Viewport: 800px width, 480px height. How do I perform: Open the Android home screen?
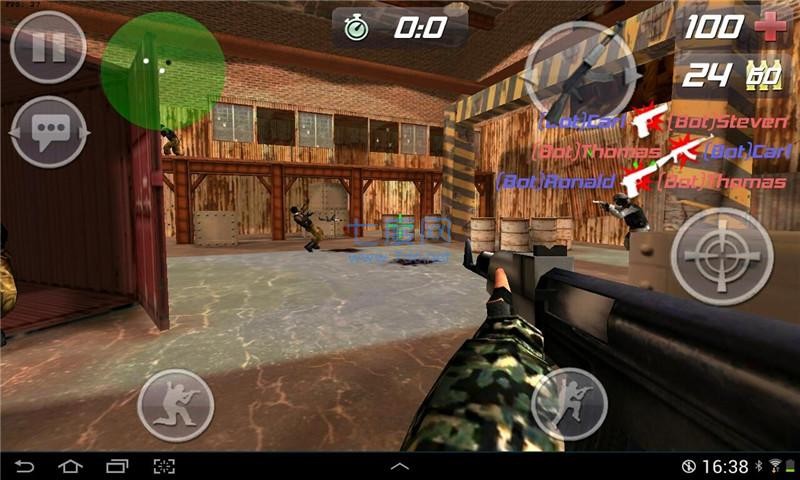(x=70, y=466)
